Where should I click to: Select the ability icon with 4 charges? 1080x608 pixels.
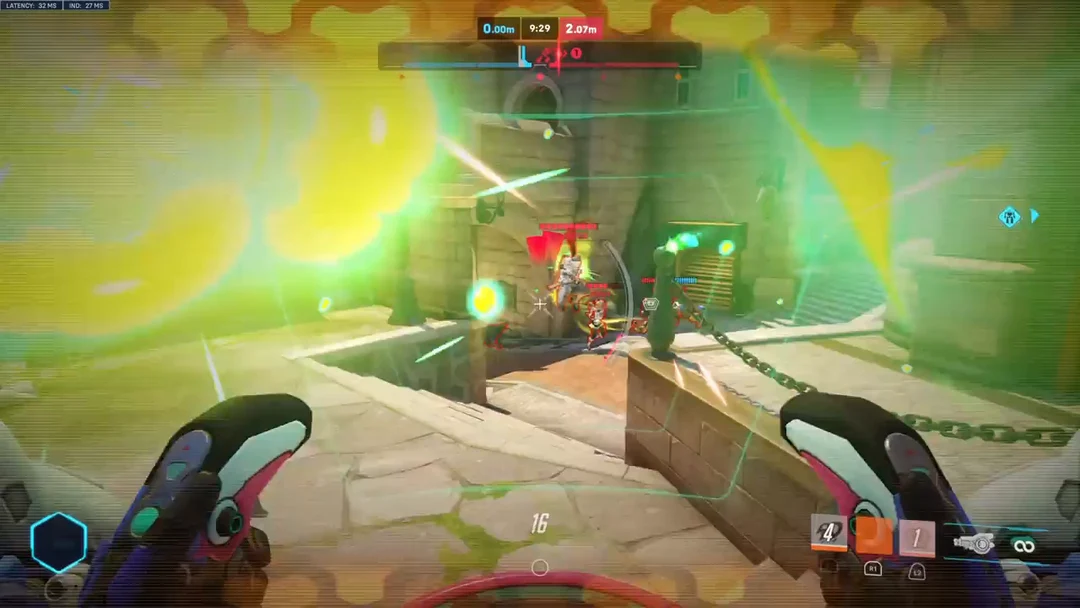coord(828,533)
